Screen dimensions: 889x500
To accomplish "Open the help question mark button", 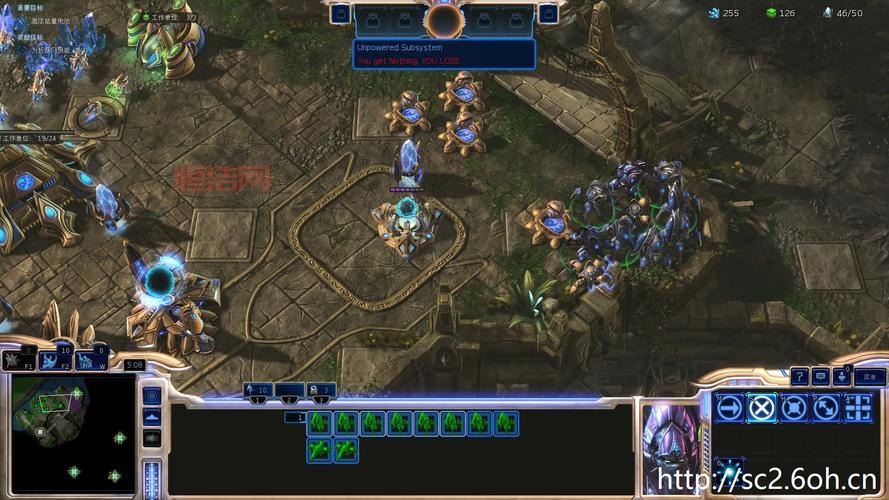I will click(x=799, y=376).
